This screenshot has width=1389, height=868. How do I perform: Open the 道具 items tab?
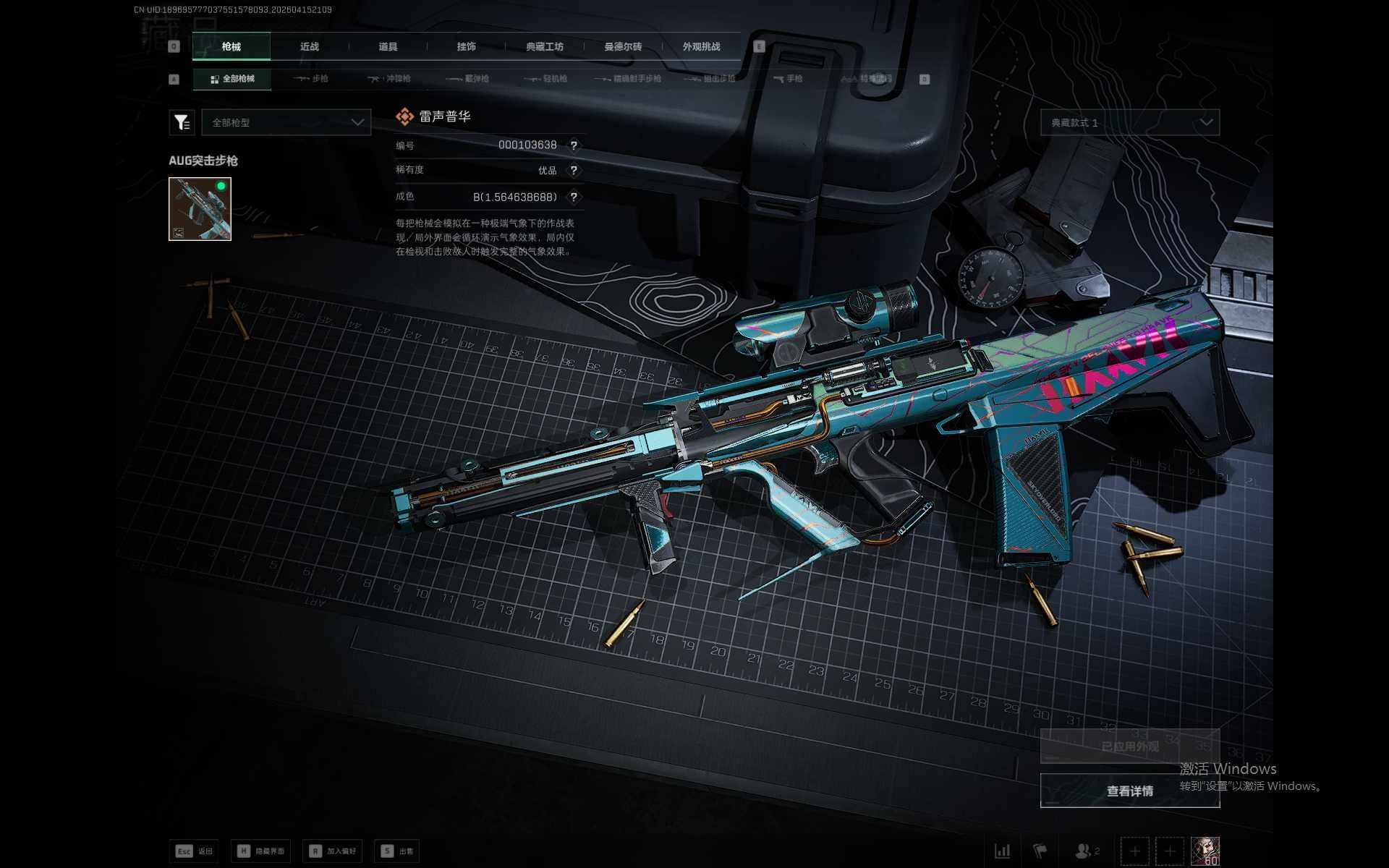click(388, 46)
